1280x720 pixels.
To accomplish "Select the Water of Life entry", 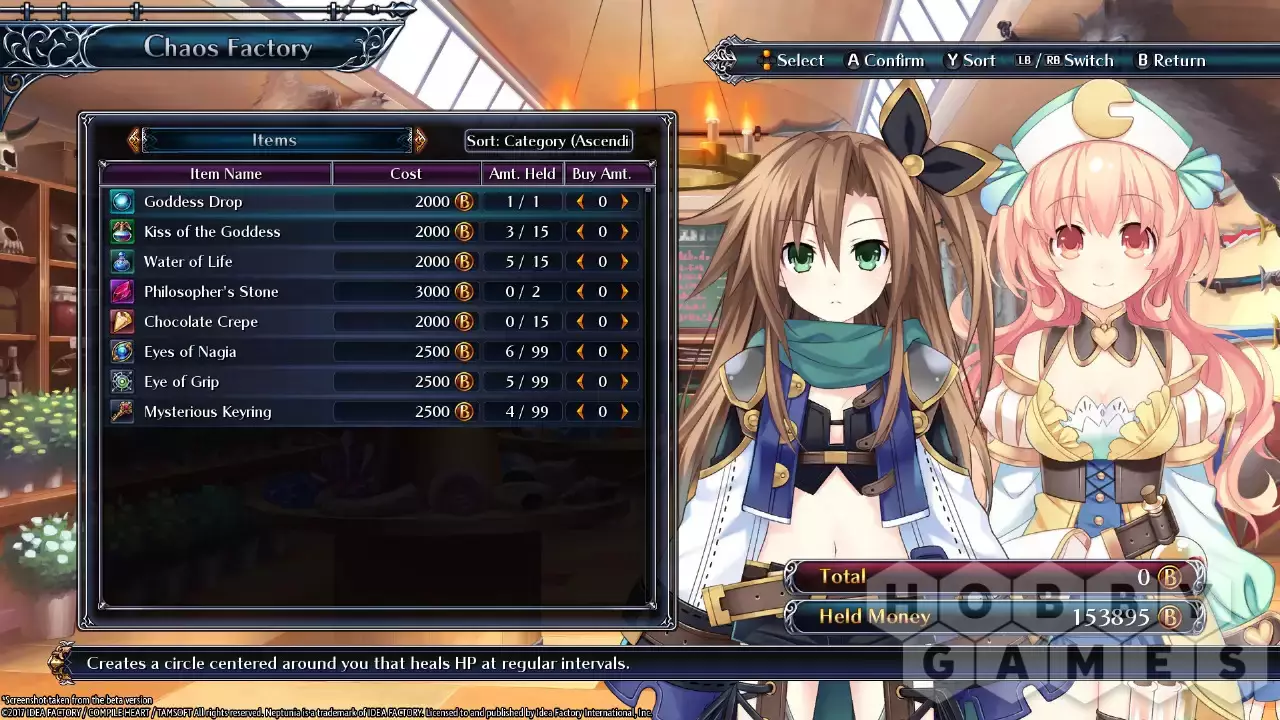I will pos(188,262).
